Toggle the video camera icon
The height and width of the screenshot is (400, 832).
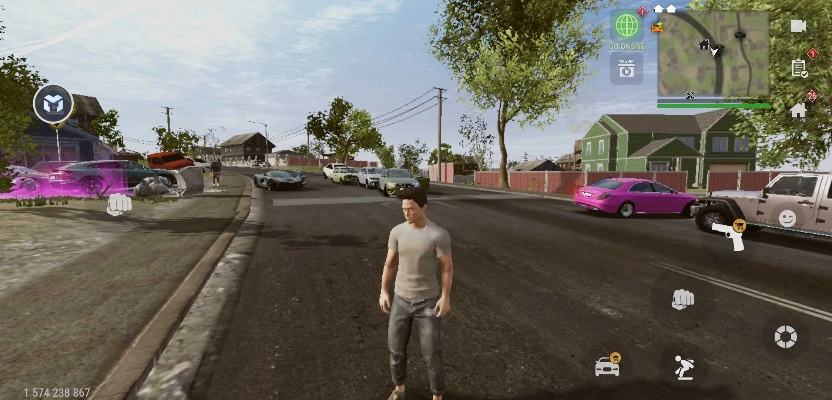(x=798, y=26)
